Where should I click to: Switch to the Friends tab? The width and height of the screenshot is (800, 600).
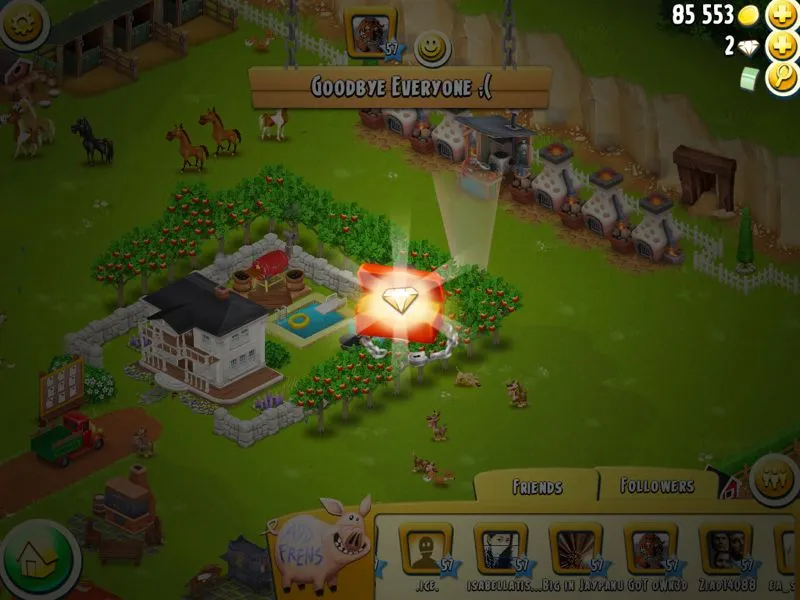537,487
